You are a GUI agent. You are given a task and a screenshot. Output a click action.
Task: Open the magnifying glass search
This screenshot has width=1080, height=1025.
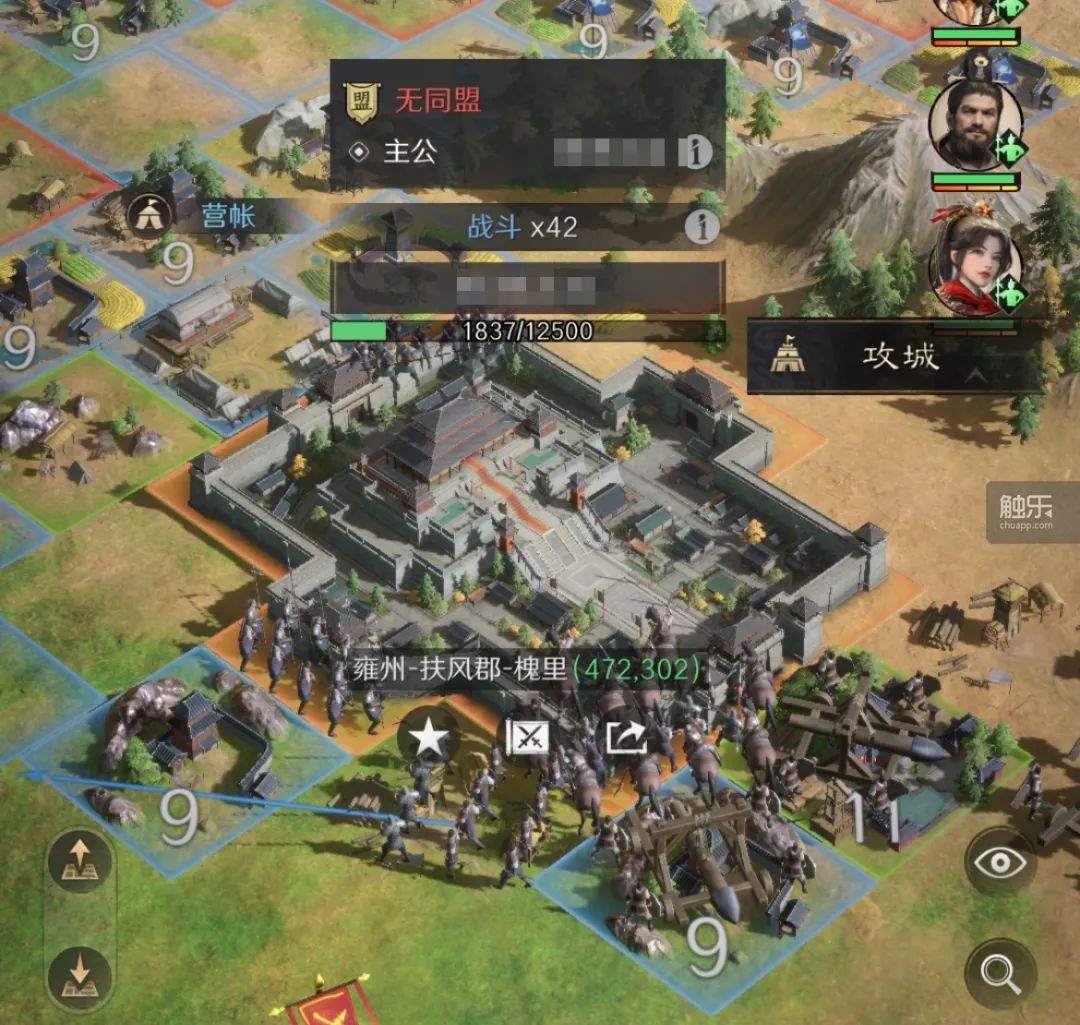[x=1000, y=971]
